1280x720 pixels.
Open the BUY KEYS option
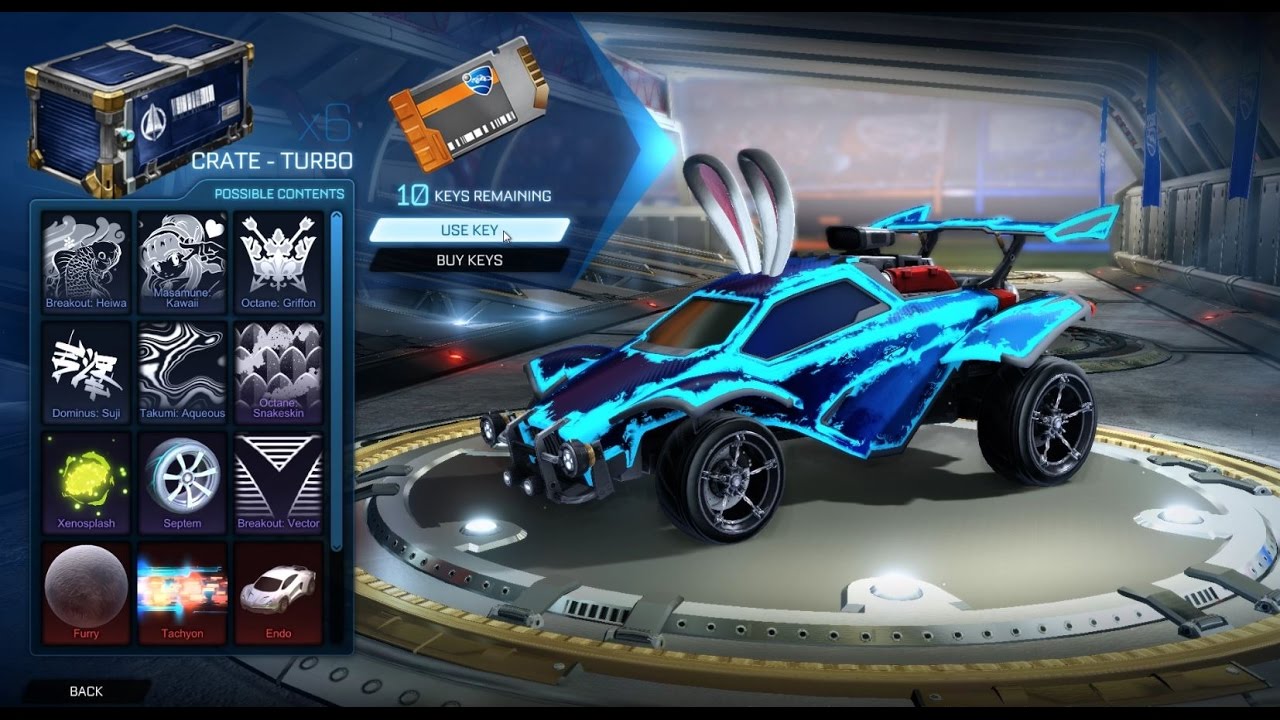tap(470, 260)
